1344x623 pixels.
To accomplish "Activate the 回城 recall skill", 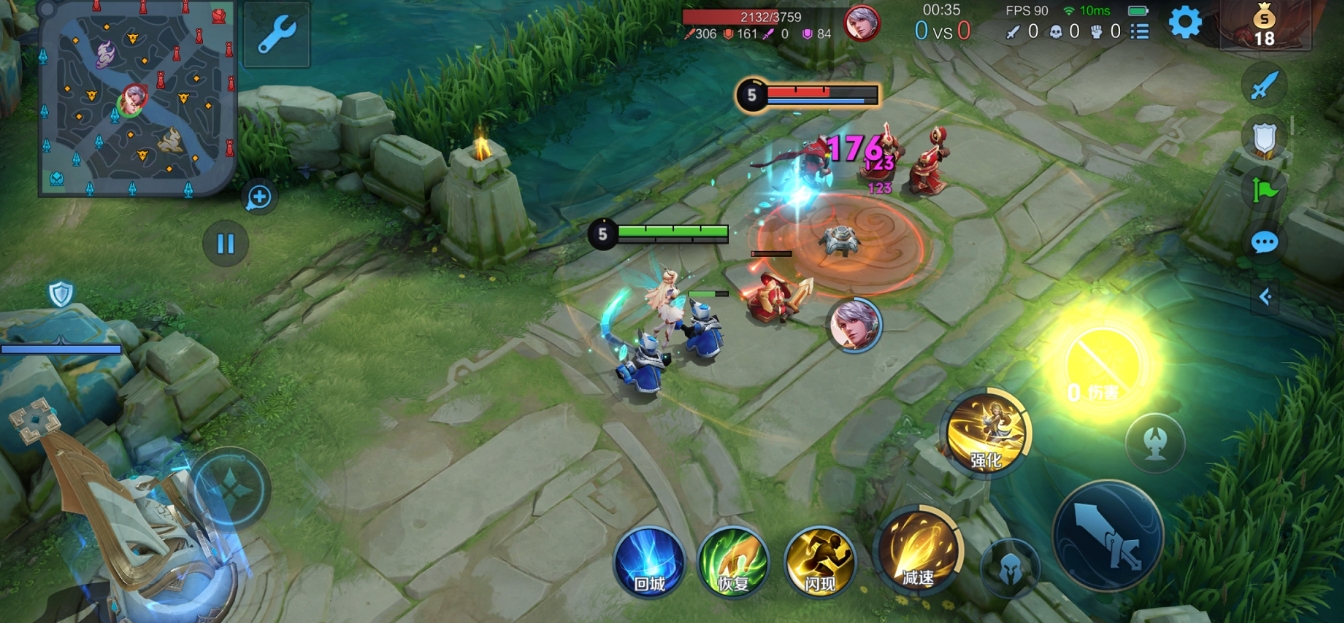I will [x=649, y=561].
